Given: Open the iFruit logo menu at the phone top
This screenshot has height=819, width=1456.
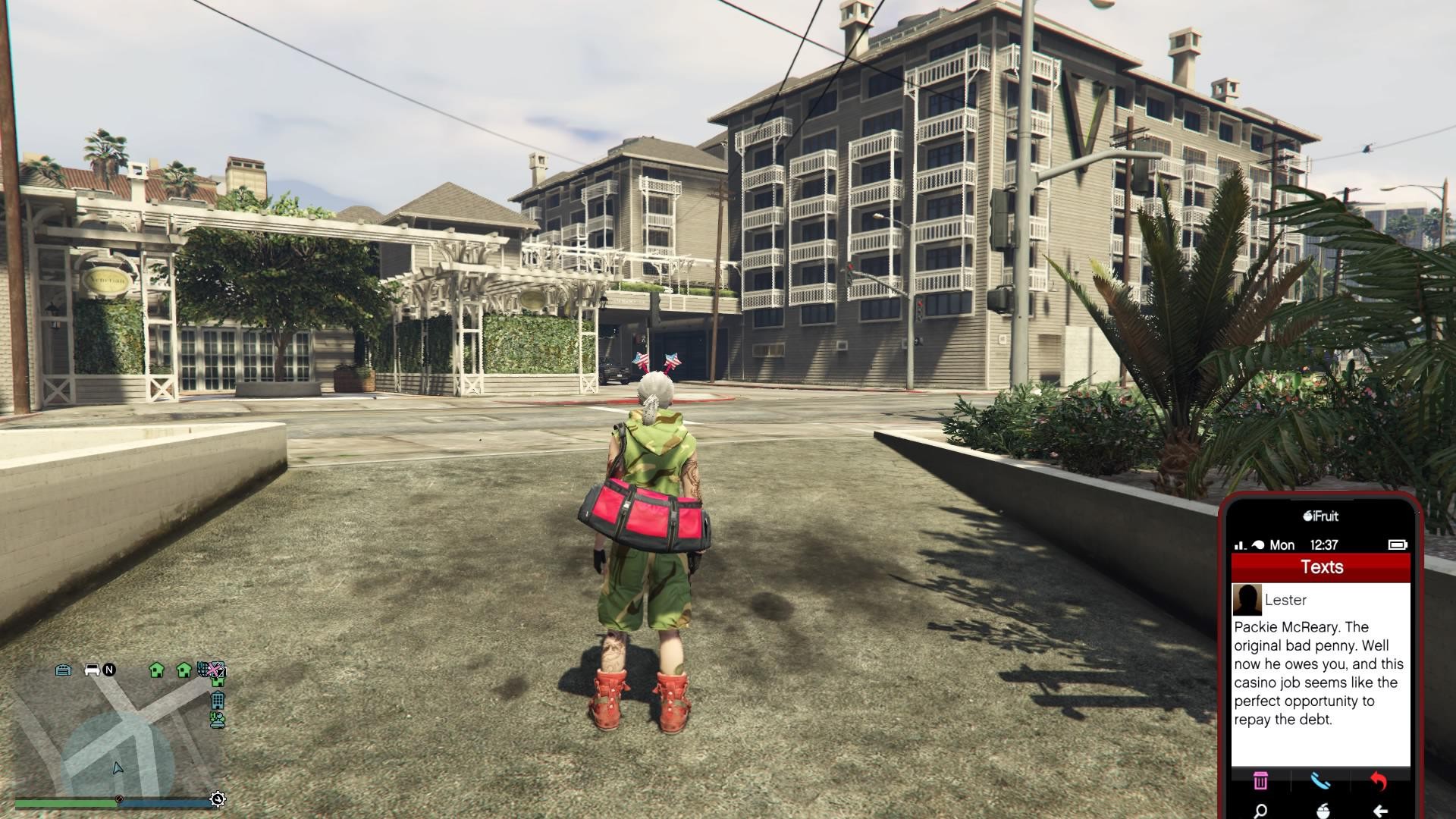Looking at the screenshot, I should pyautogui.click(x=1321, y=516).
